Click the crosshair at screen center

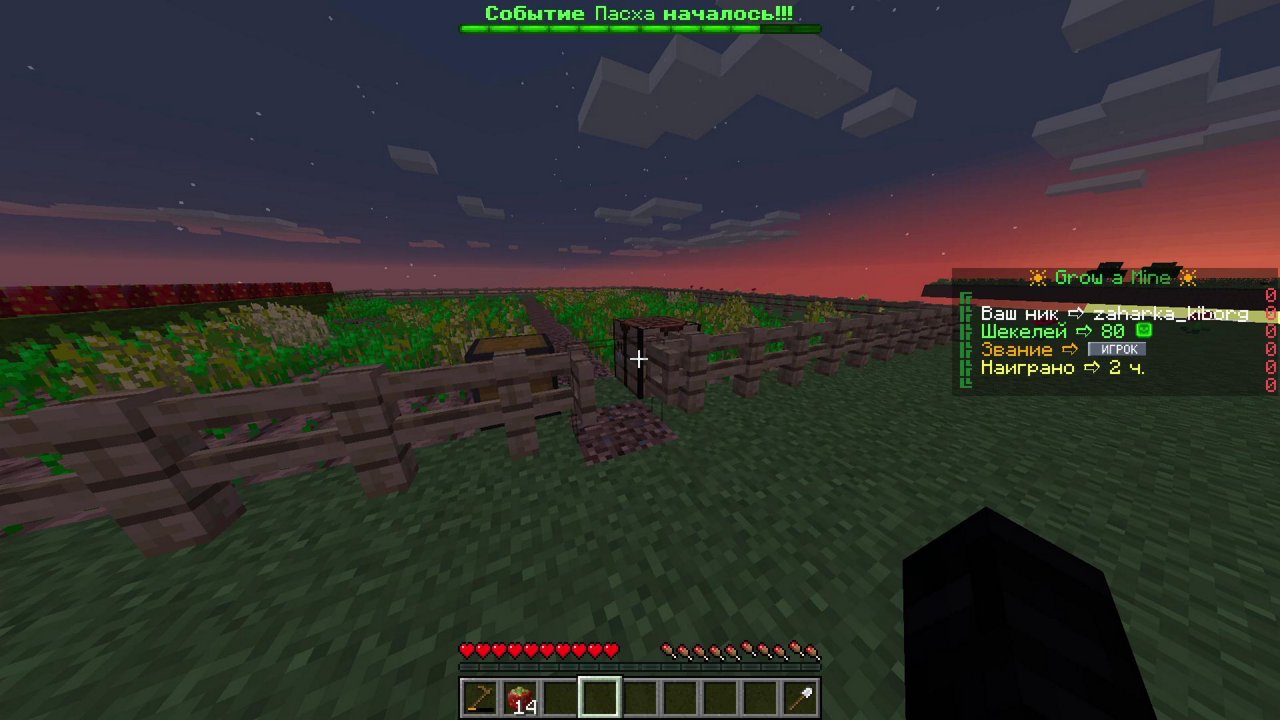[639, 359]
